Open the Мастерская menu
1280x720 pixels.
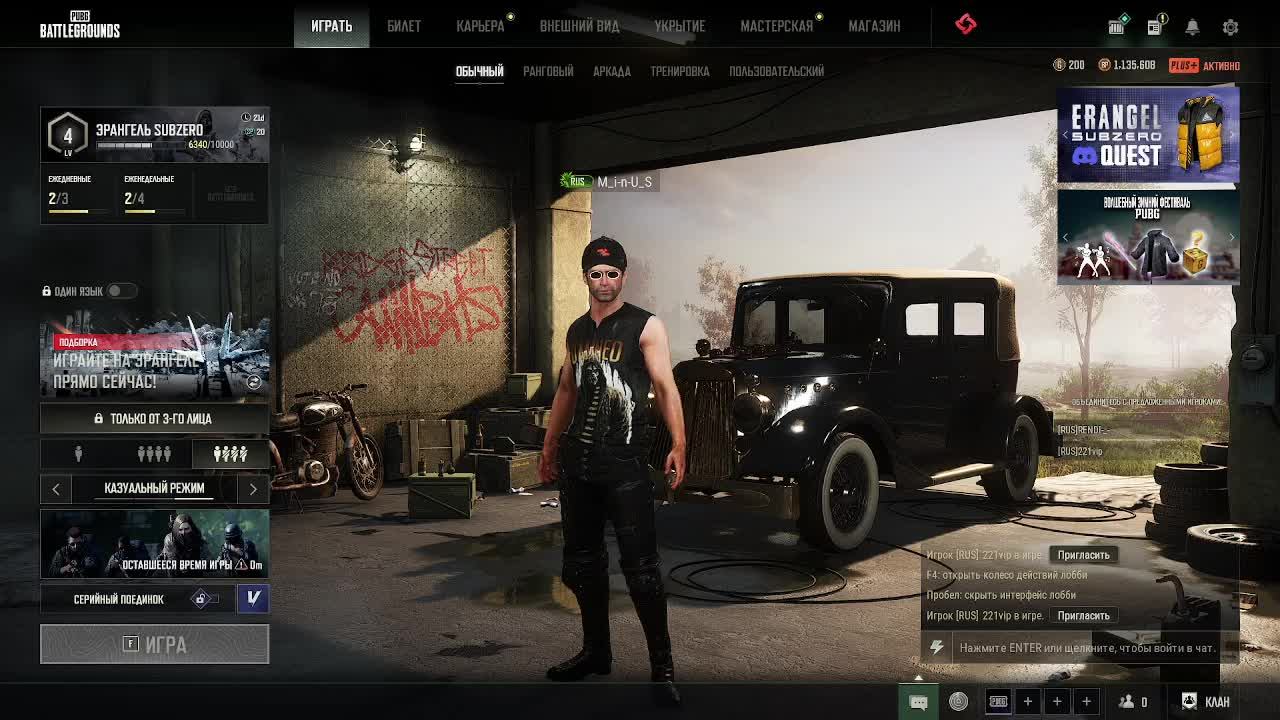pyautogui.click(x=776, y=26)
